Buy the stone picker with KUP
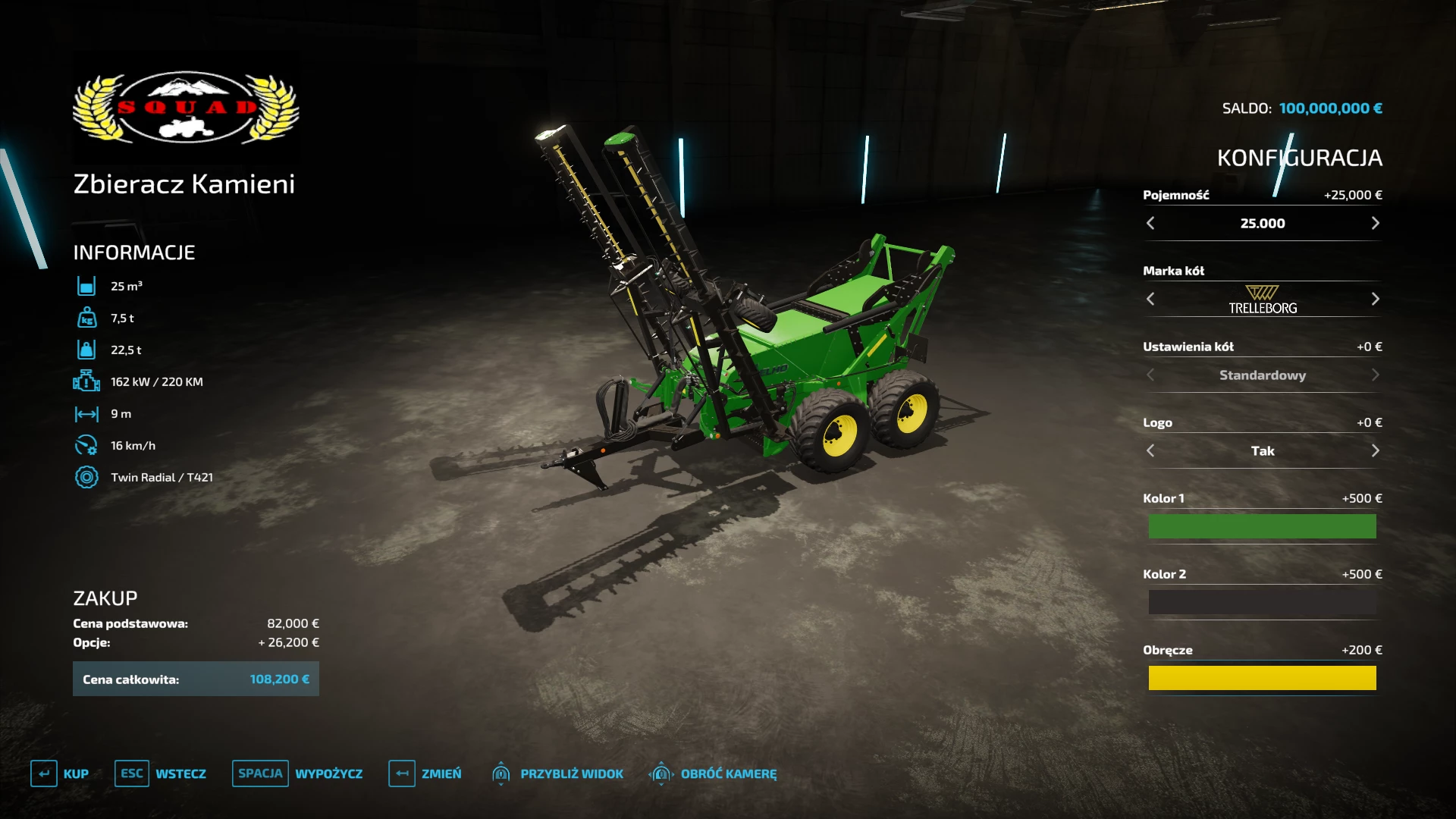Screen dimensions: 1456x819 tap(60, 773)
